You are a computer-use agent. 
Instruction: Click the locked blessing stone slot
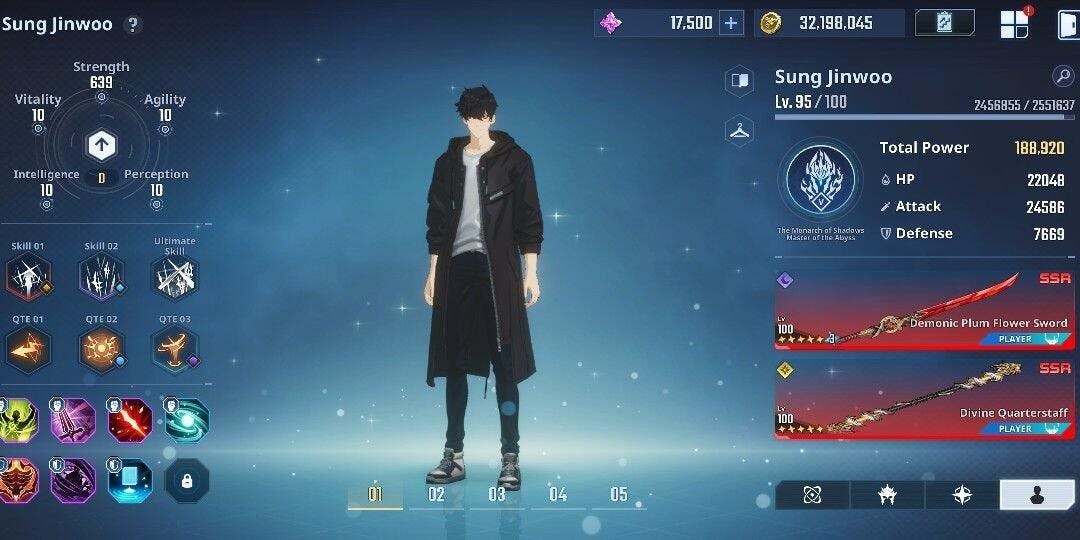(x=187, y=480)
